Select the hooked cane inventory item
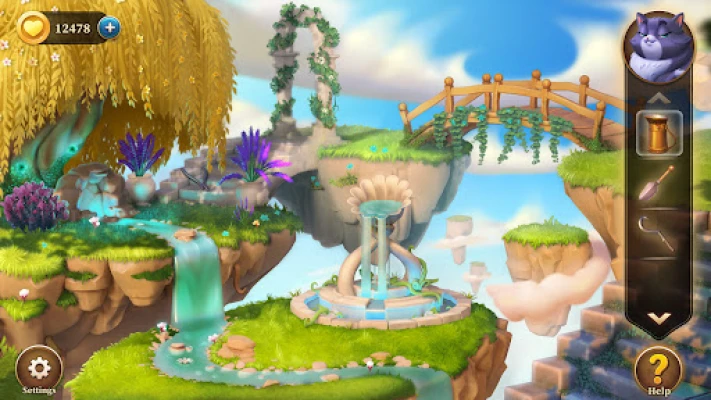 pos(657,236)
